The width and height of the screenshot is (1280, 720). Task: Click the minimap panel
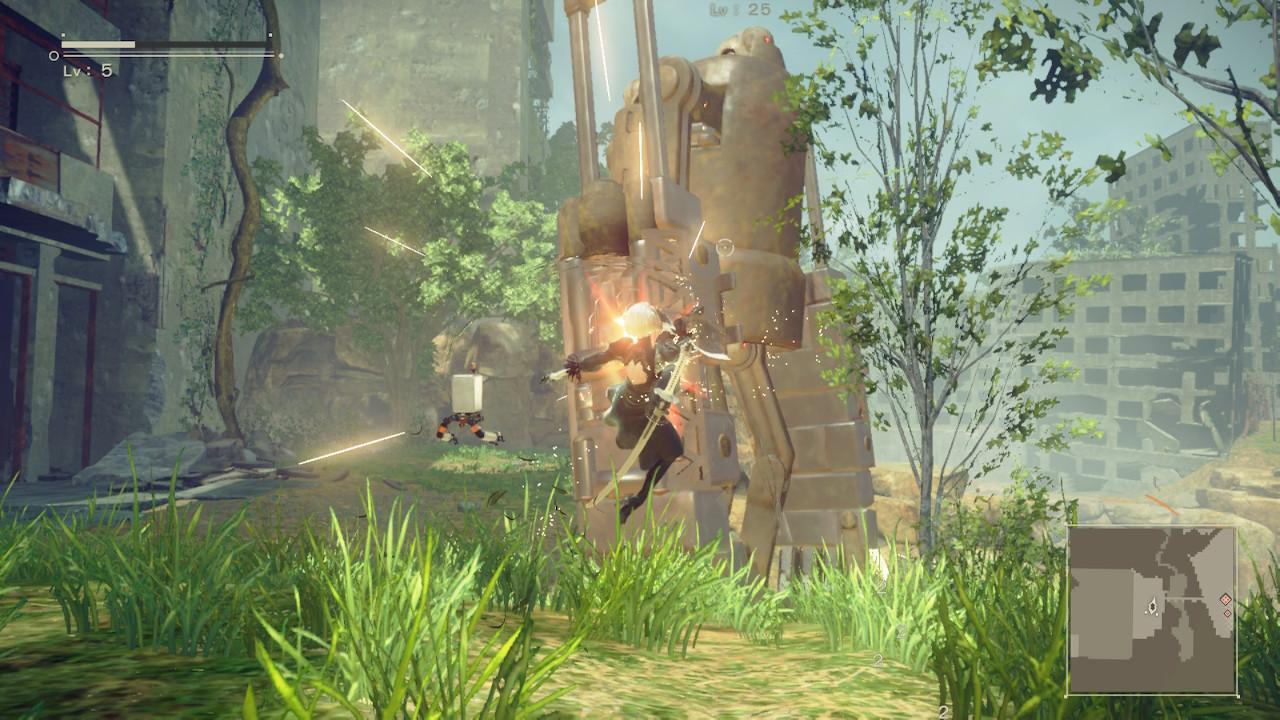click(1152, 609)
